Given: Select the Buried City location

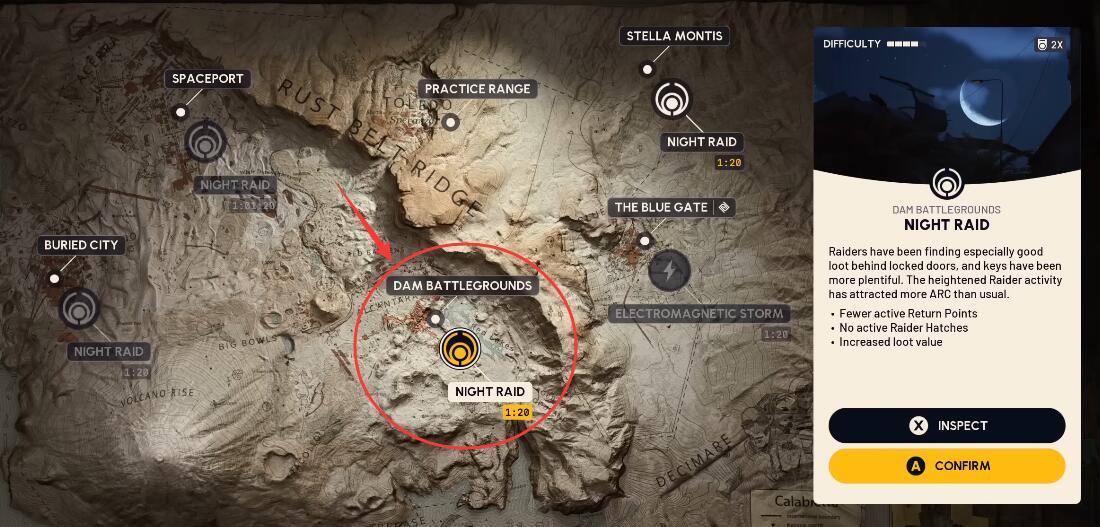Looking at the screenshot, I should tap(81, 245).
